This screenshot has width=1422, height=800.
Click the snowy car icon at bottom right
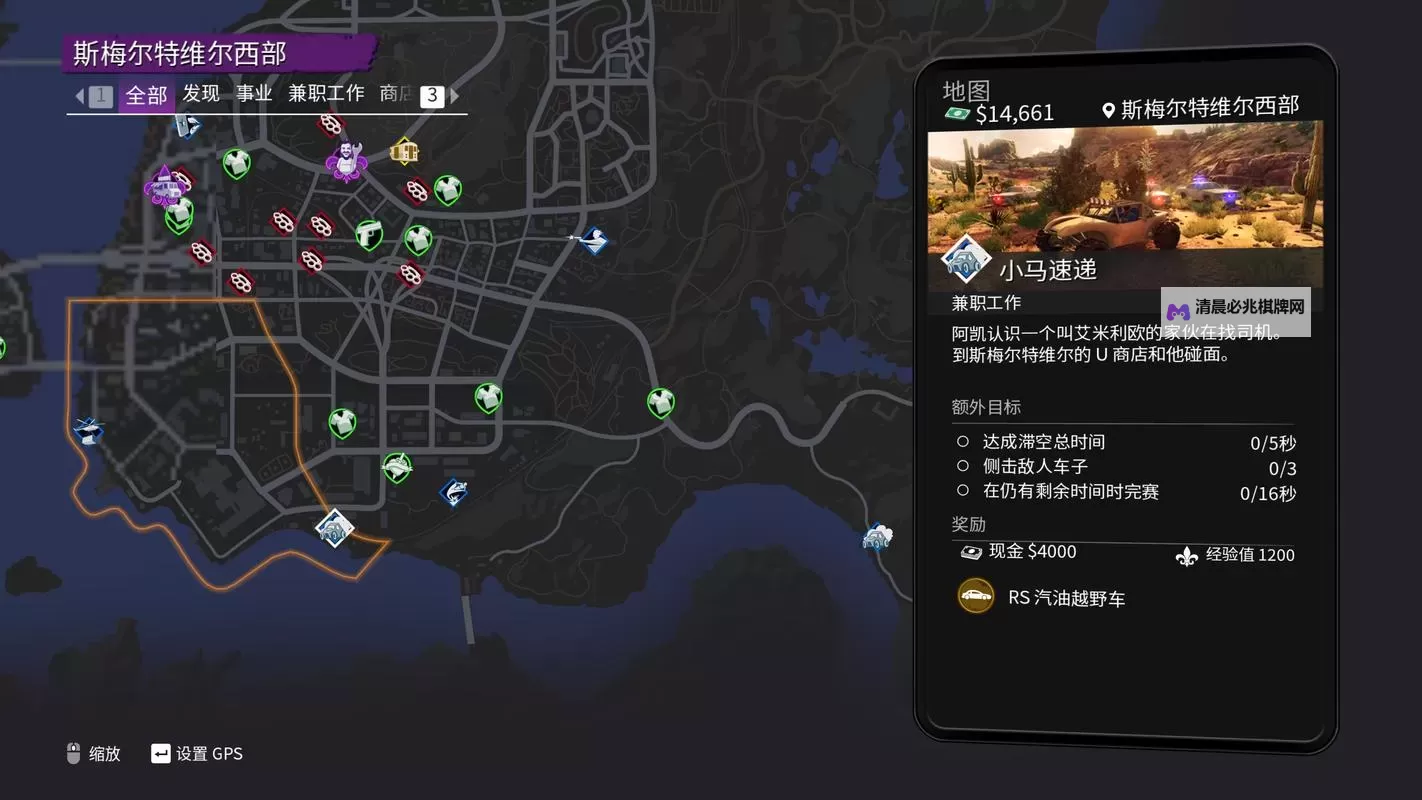point(876,538)
